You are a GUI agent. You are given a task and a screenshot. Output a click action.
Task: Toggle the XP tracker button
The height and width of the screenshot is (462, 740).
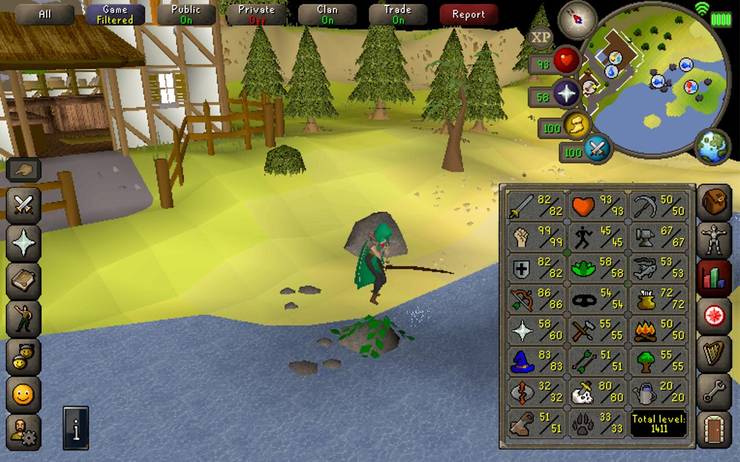click(542, 38)
